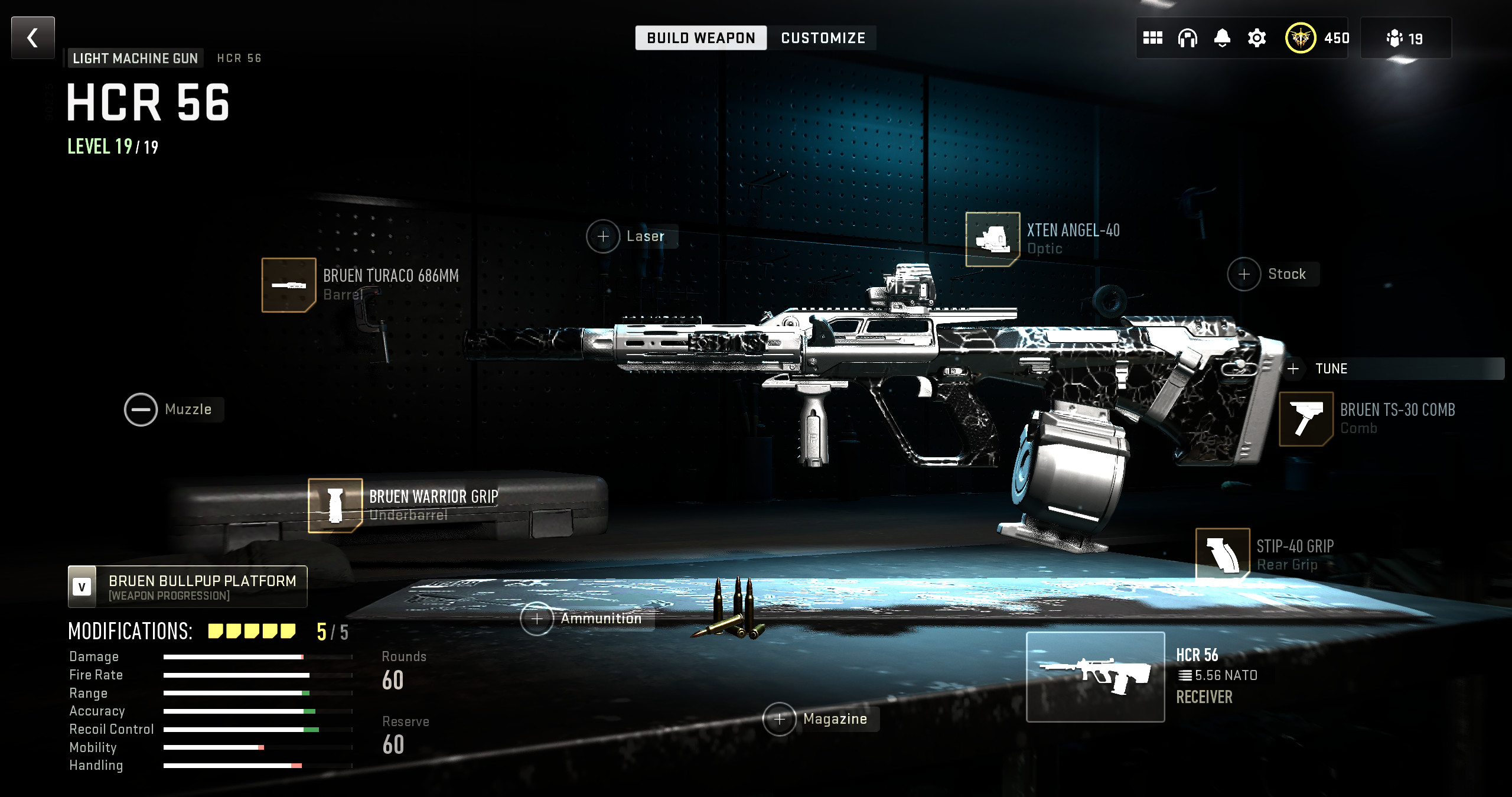
Task: Select the Bruen TS-30 Comb slot
Action: coord(1306,419)
